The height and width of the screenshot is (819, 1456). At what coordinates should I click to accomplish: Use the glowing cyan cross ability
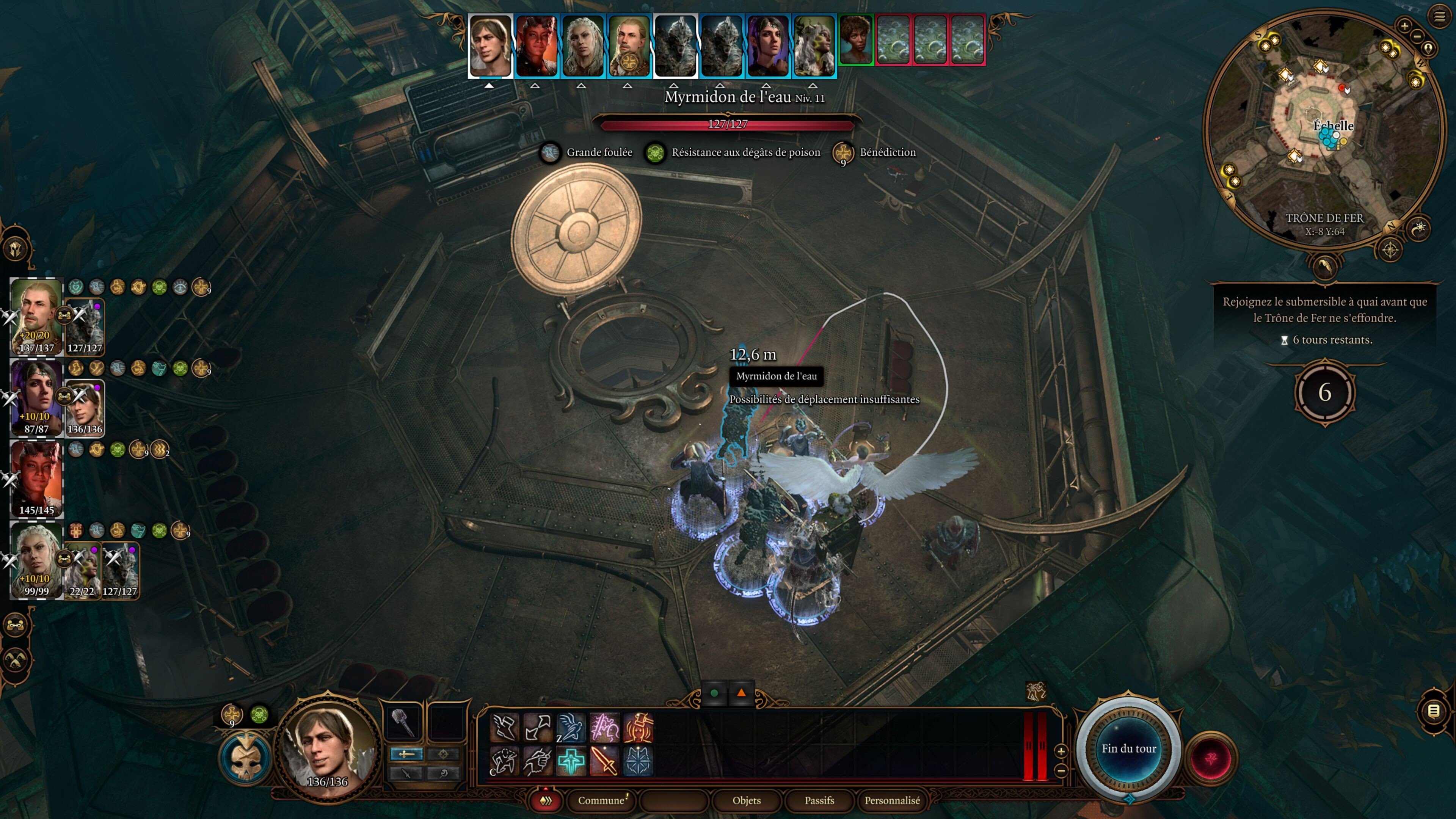(570, 761)
